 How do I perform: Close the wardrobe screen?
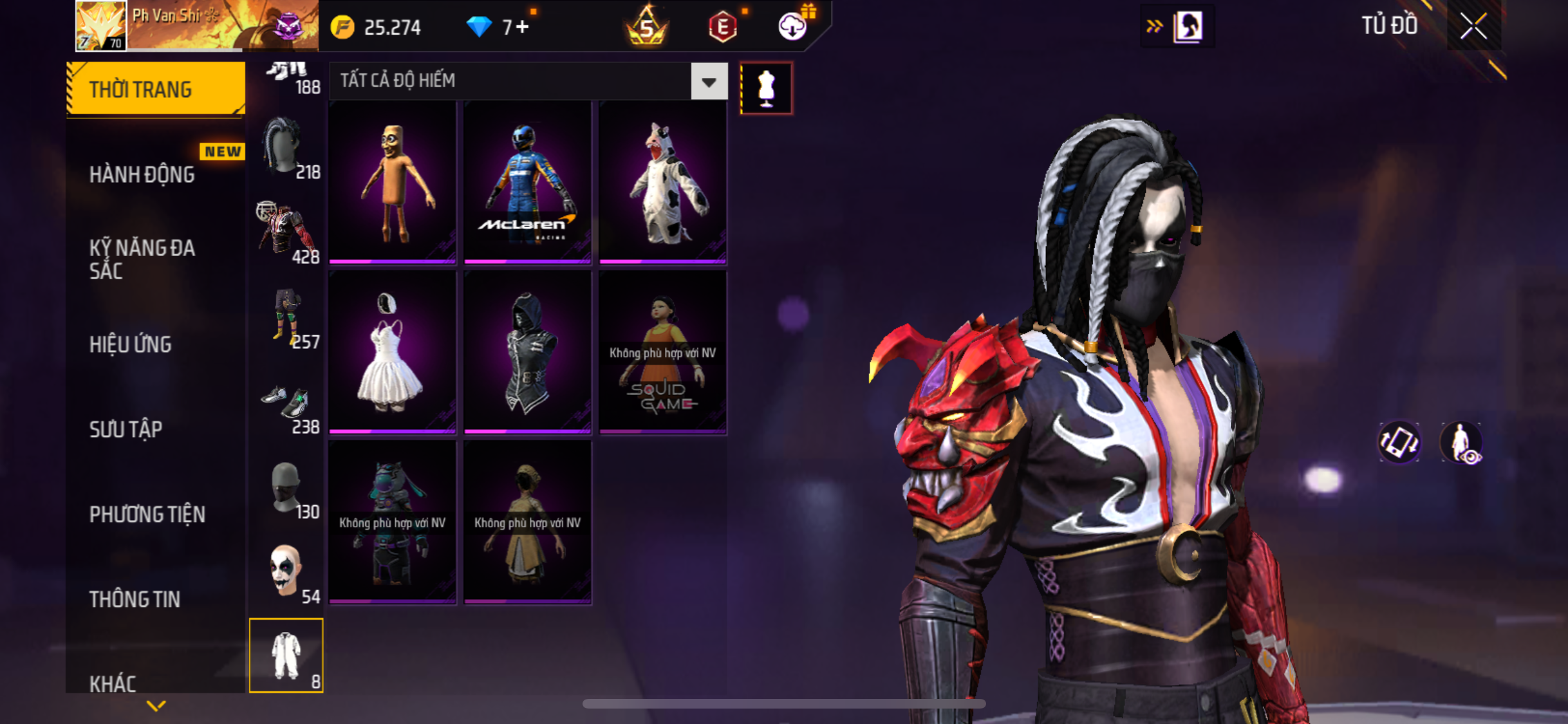pos(1473,26)
